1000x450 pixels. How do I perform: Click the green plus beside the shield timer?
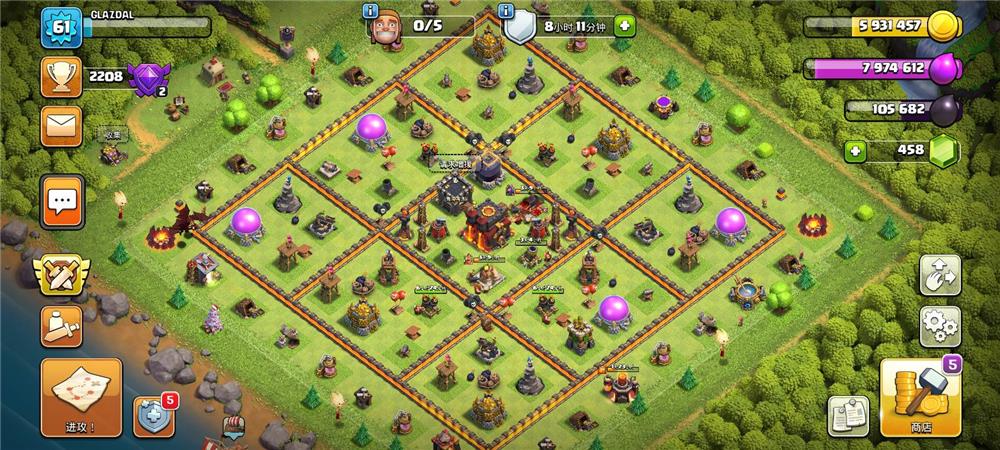tap(624, 25)
